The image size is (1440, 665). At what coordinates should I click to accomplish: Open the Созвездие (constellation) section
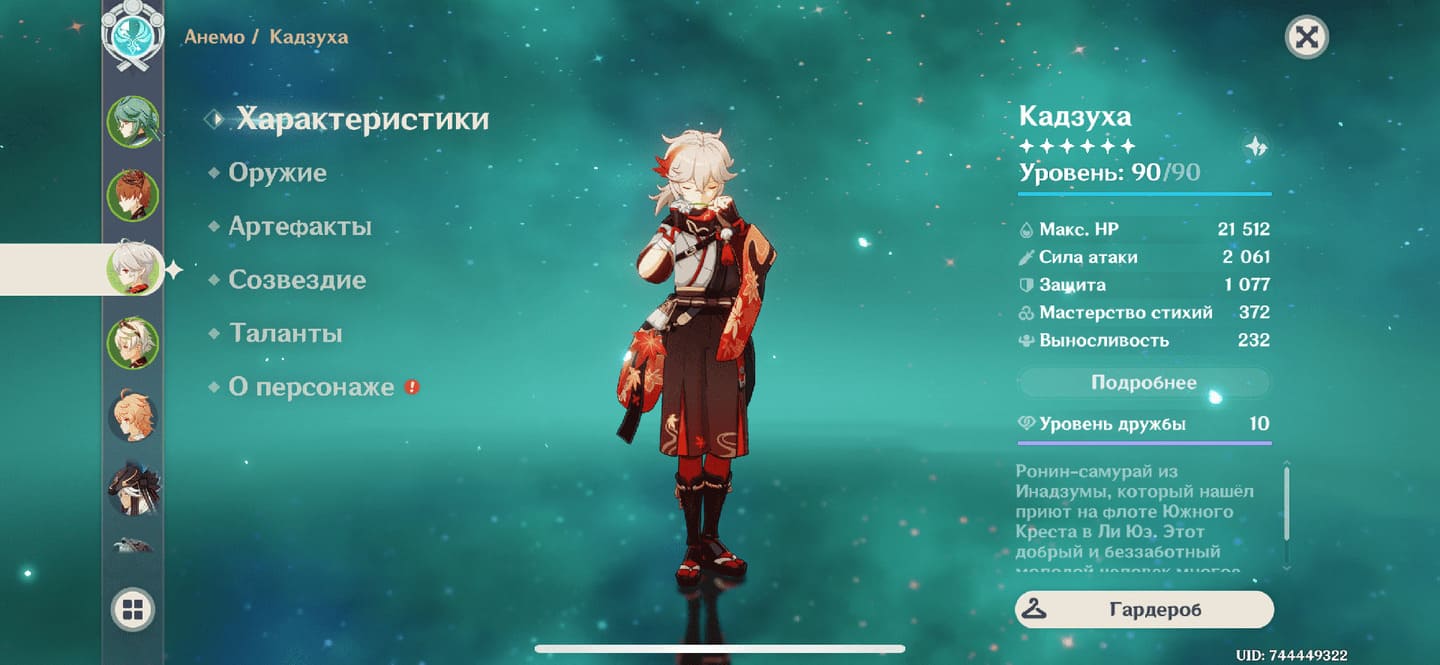coord(297,280)
